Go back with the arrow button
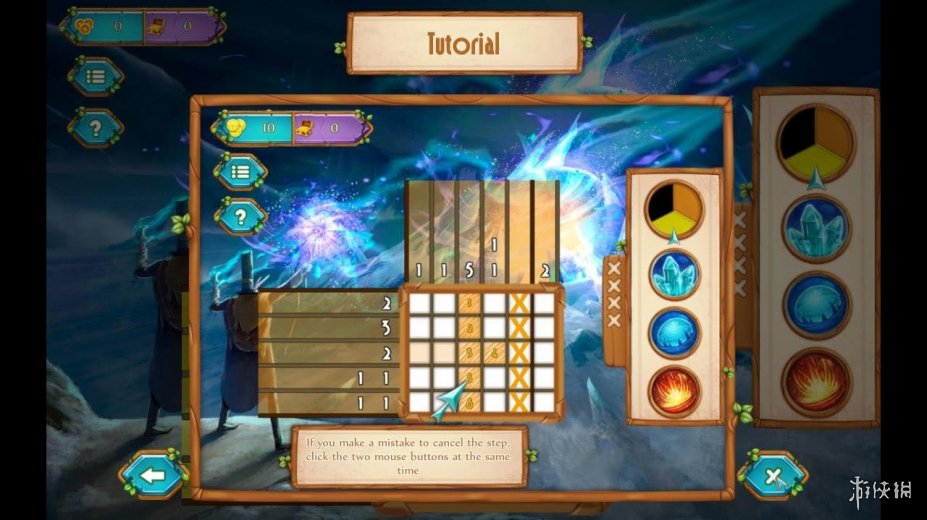This screenshot has width=927, height=520. click(x=152, y=475)
